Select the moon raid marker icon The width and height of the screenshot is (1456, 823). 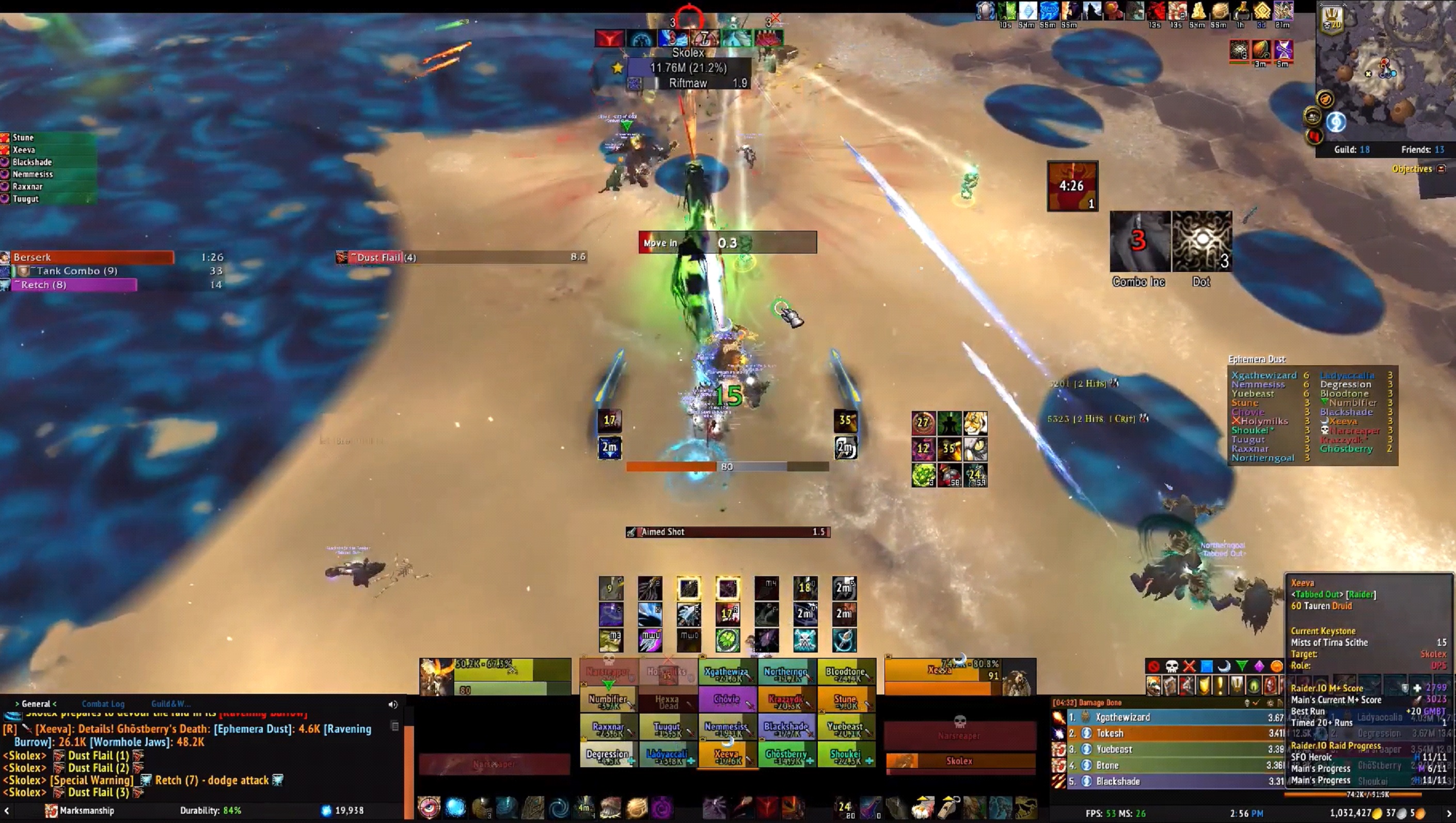1224,667
